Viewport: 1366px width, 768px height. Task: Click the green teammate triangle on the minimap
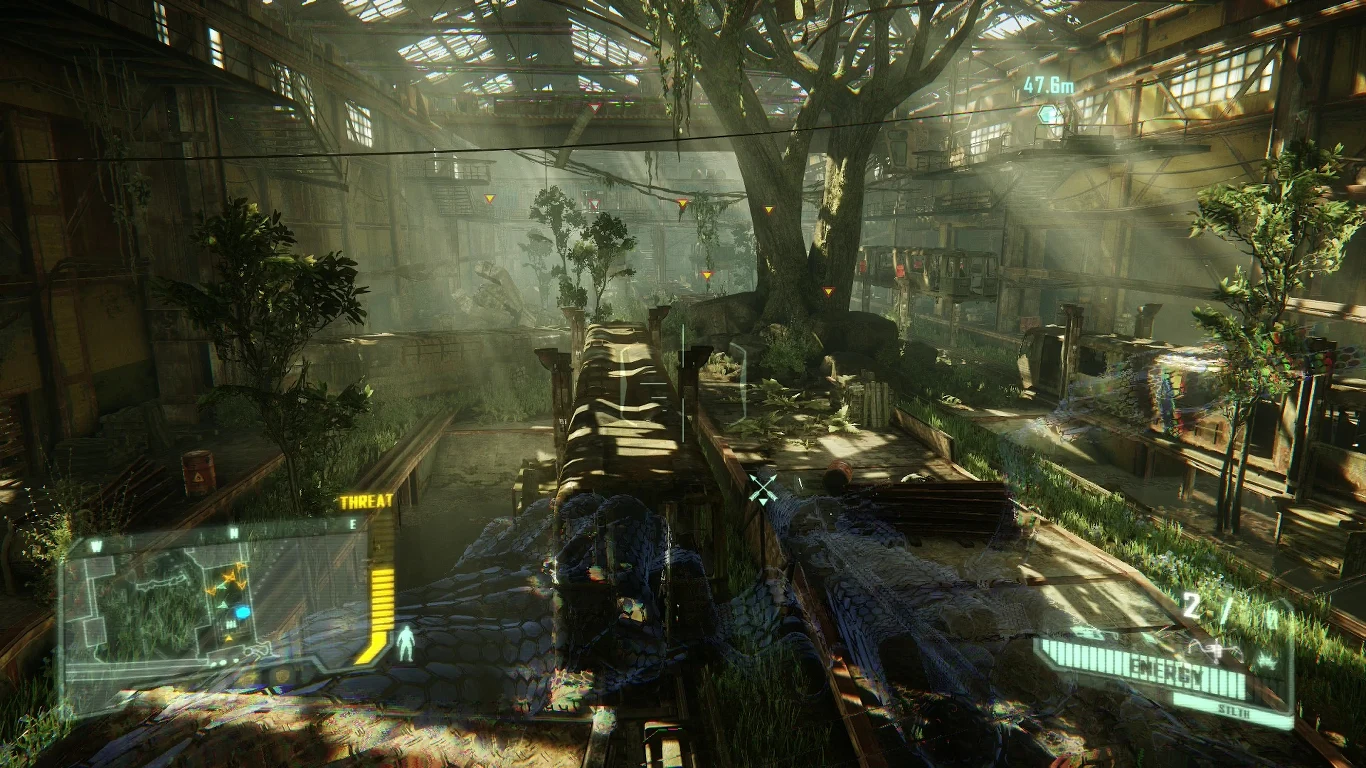coord(223,603)
